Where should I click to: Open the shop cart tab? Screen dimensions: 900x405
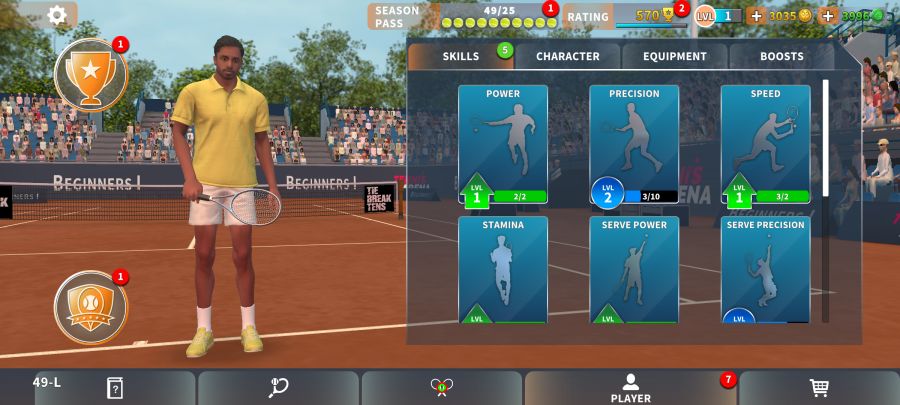click(818, 388)
